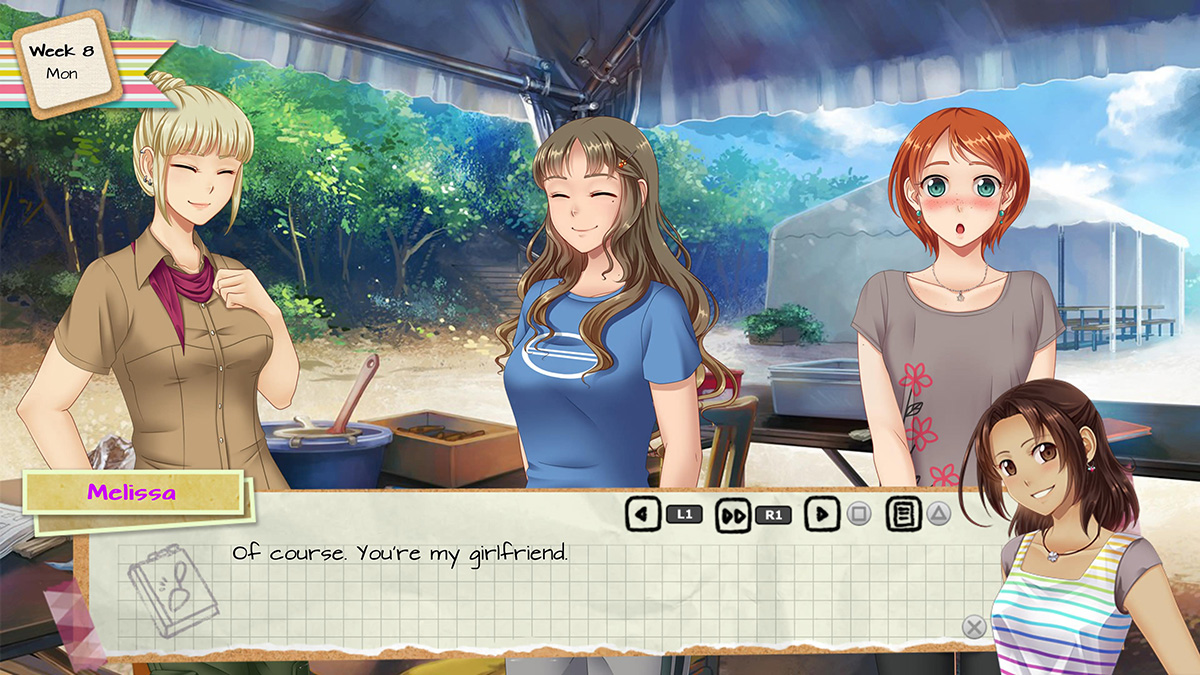
Task: Click the rewind arrow to go back
Action: pyautogui.click(x=642, y=515)
